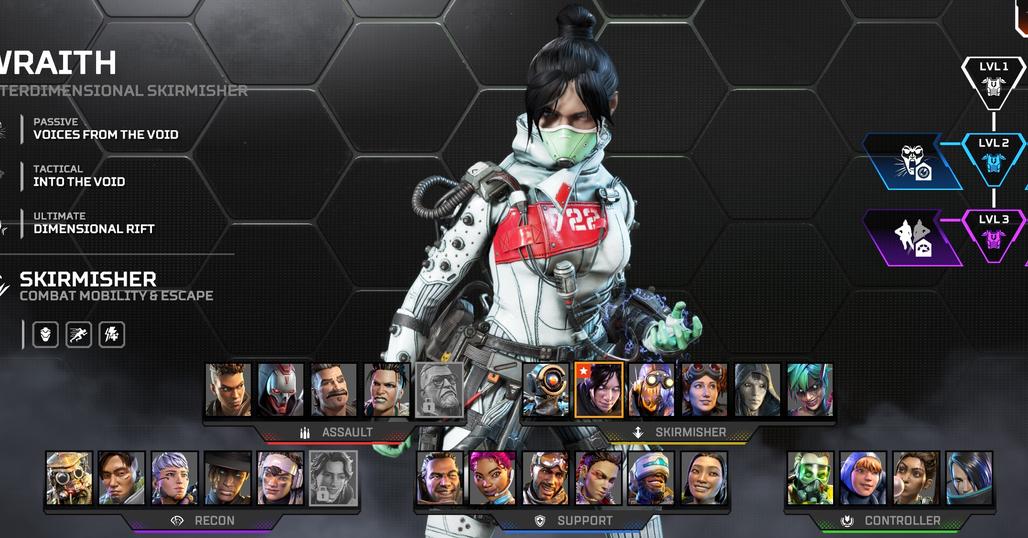Select Horizon's portrait
The height and width of the screenshot is (538, 1028).
pos(705,390)
